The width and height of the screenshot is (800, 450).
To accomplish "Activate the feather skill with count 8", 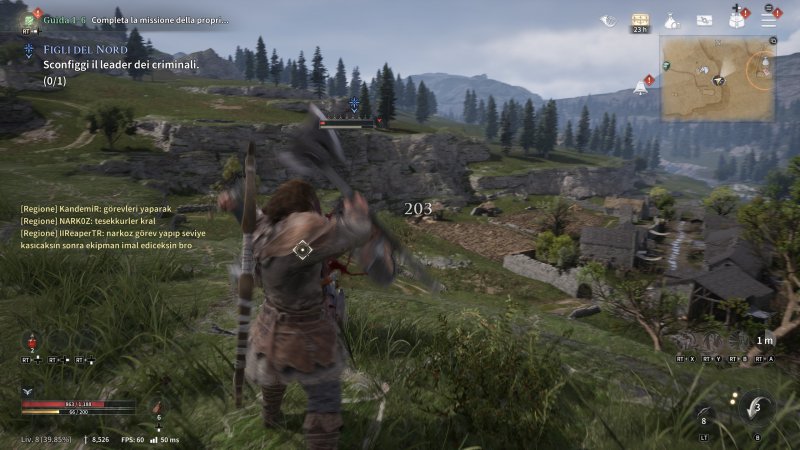I will click(x=706, y=415).
